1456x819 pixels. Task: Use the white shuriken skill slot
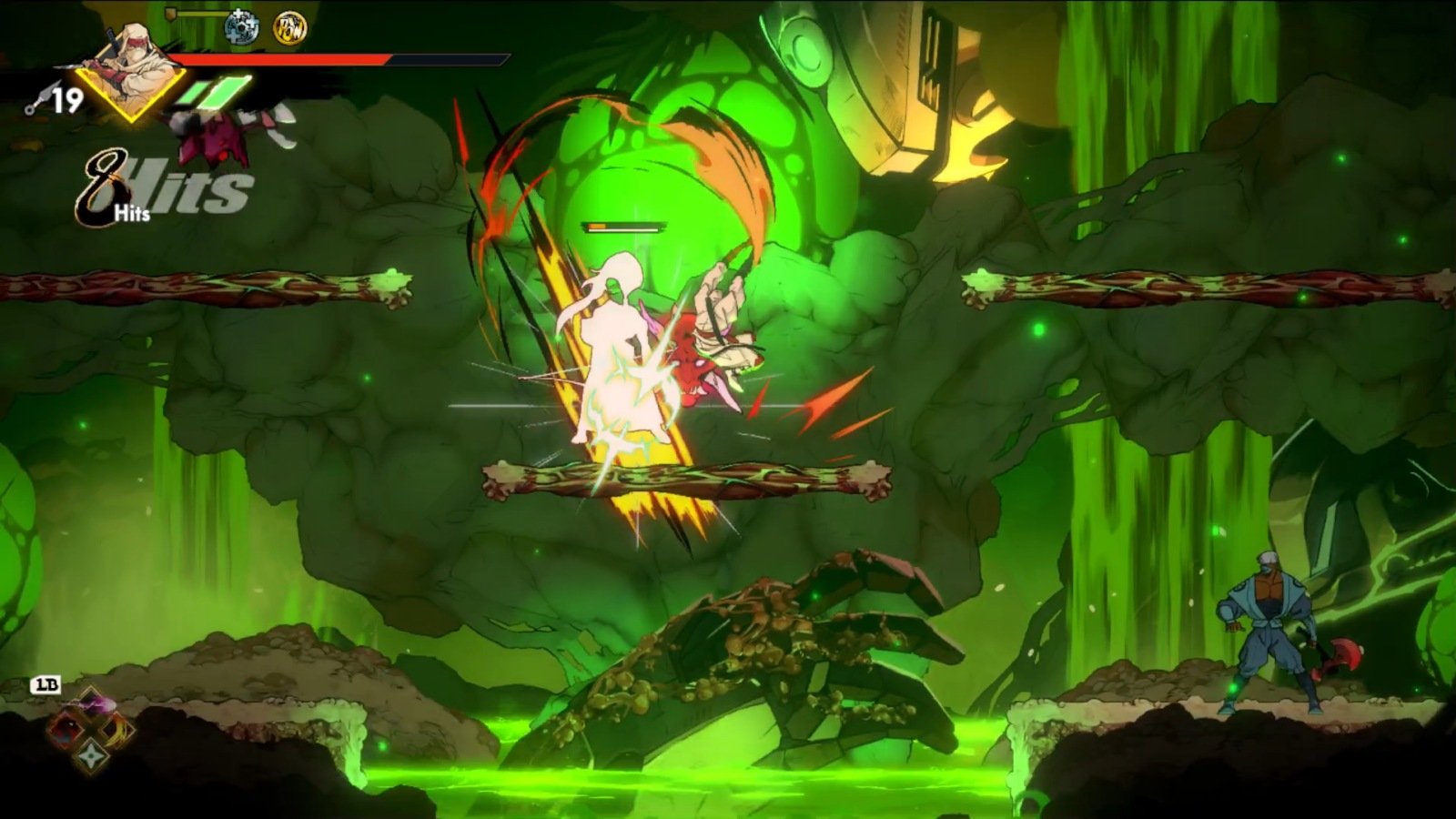point(92,755)
